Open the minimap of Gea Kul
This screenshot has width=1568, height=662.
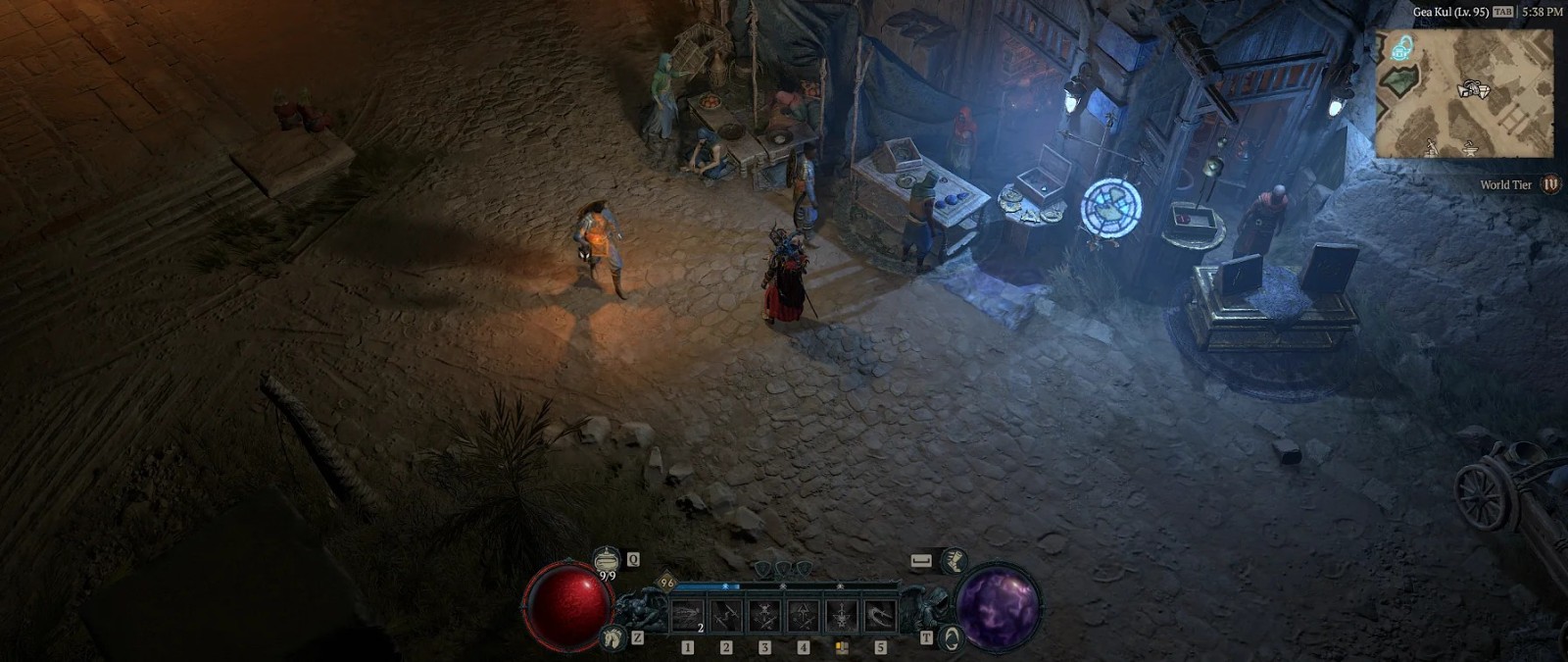coord(1464,93)
